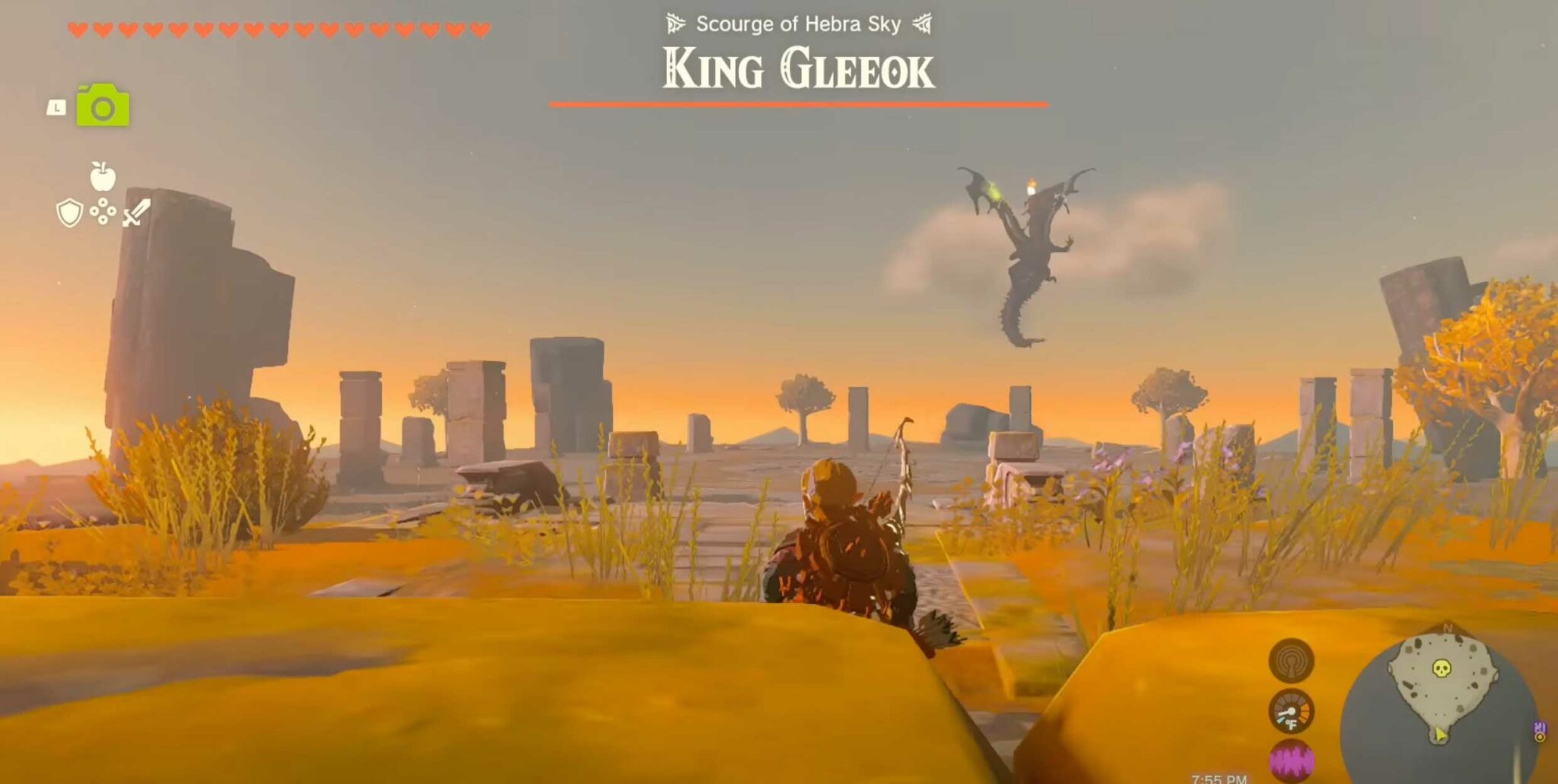Viewport: 1558px width, 784px height.
Task: Click the skull enemy marker on the minimap
Action: [x=1441, y=668]
